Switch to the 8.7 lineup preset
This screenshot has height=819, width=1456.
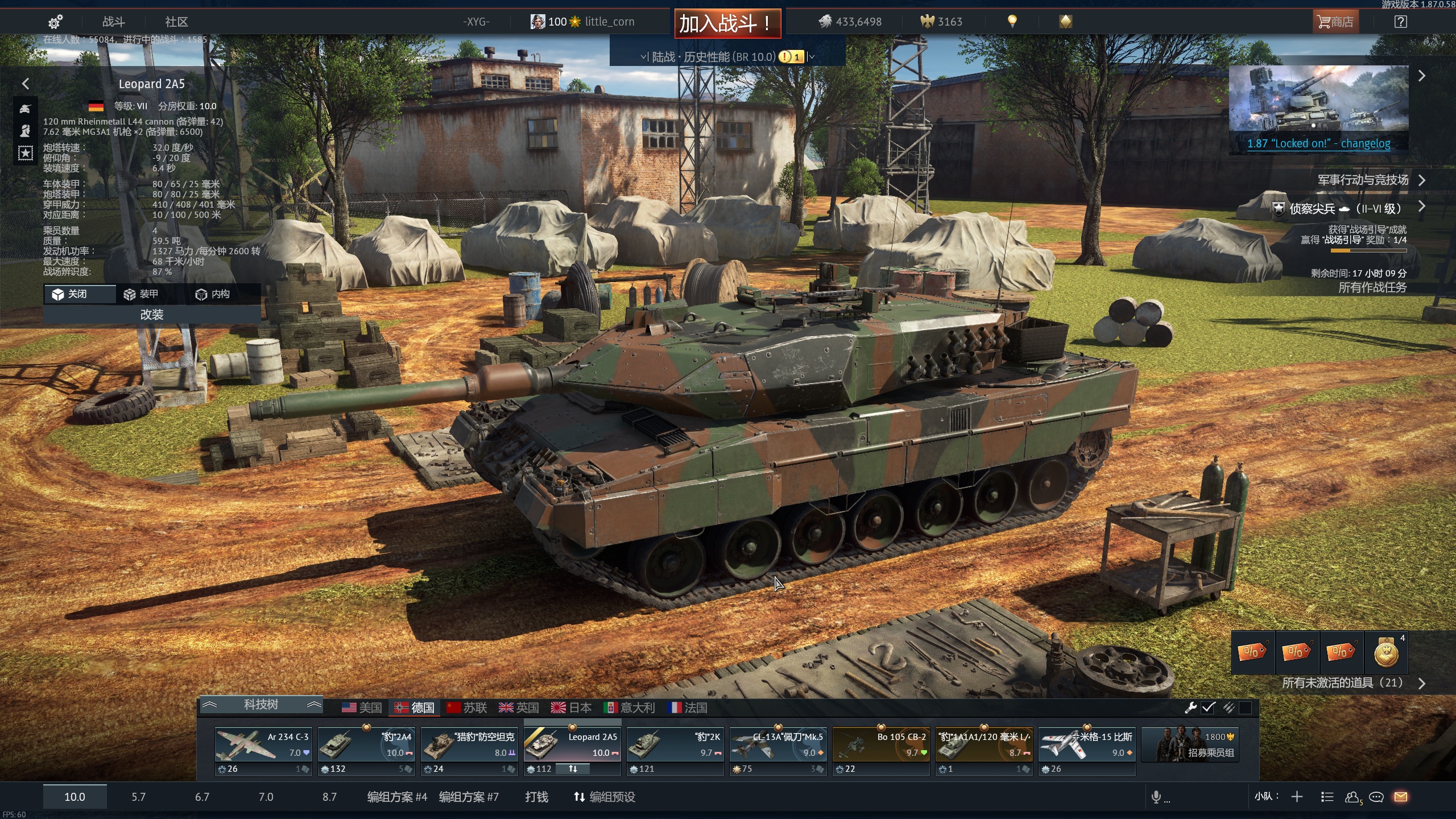click(x=329, y=797)
